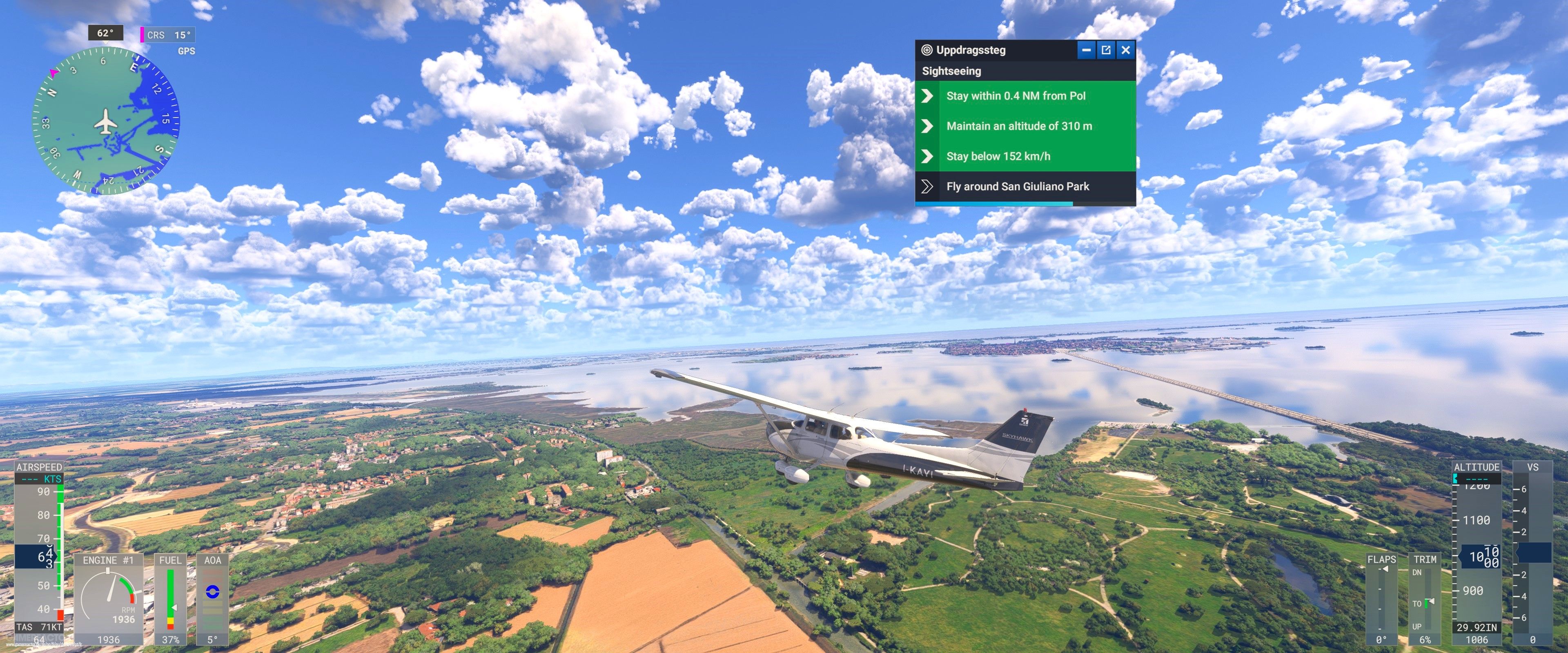This screenshot has height=653, width=1568.
Task: Click the GPS label under the course display
Action: (187, 51)
